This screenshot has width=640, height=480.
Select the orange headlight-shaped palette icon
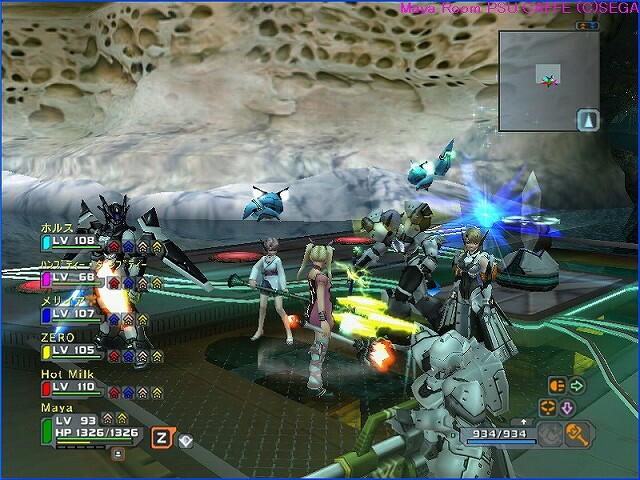[557, 385]
